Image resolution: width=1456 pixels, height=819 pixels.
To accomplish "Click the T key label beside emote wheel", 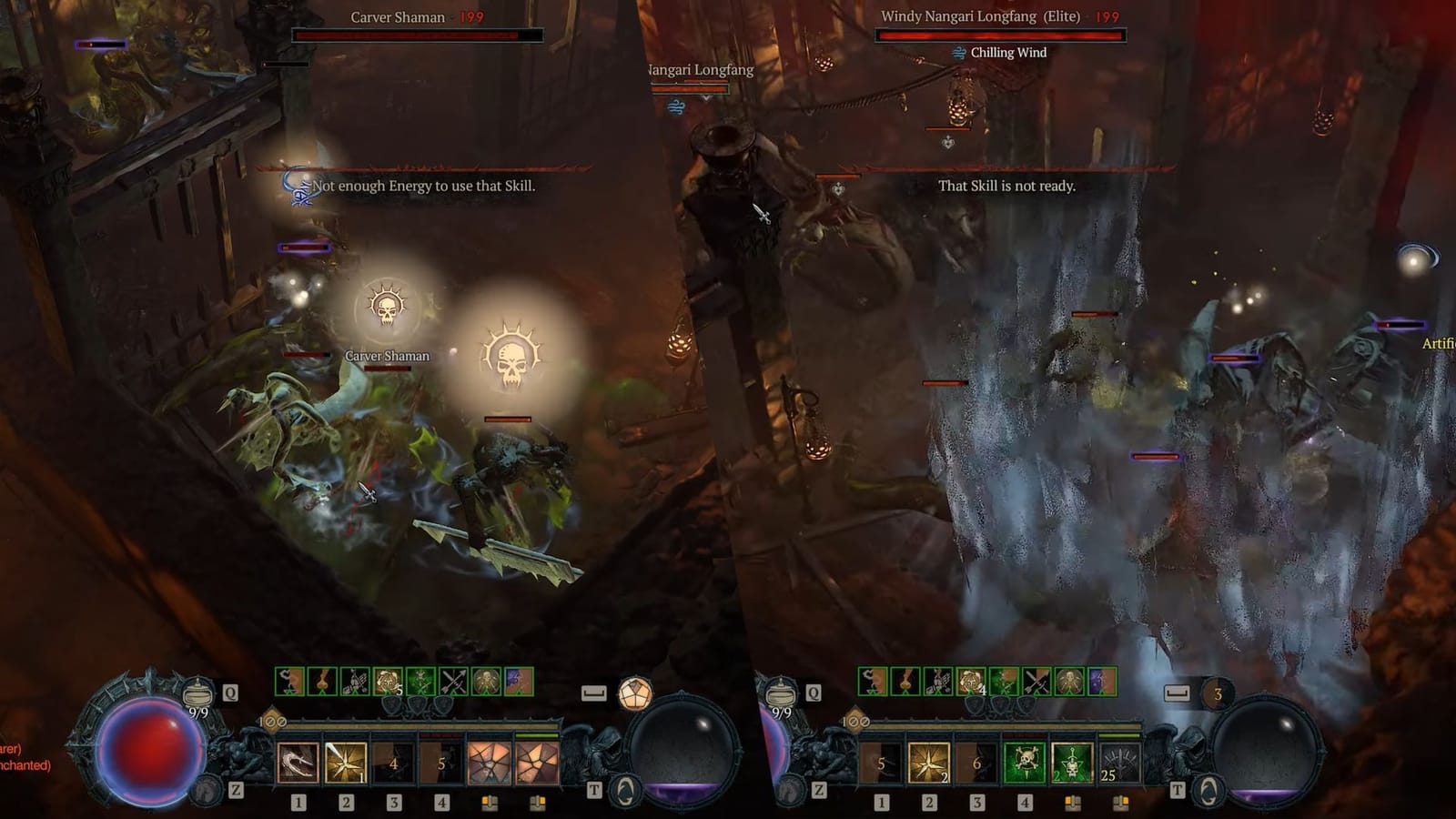I will coord(595,789).
